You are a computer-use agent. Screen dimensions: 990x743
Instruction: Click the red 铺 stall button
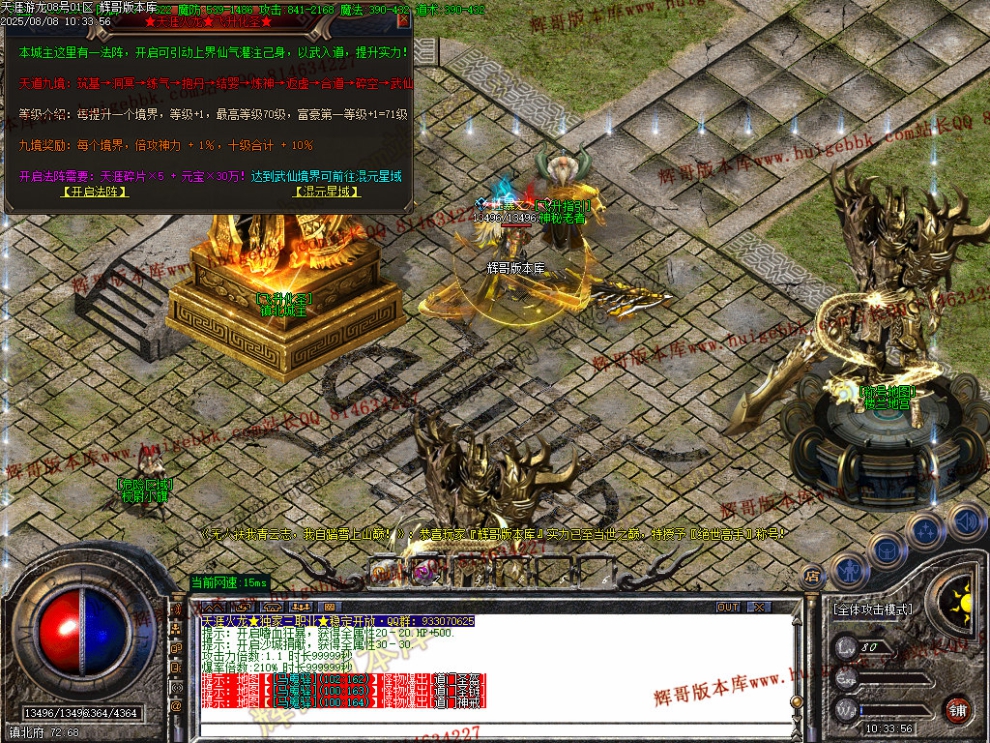[x=958, y=708]
